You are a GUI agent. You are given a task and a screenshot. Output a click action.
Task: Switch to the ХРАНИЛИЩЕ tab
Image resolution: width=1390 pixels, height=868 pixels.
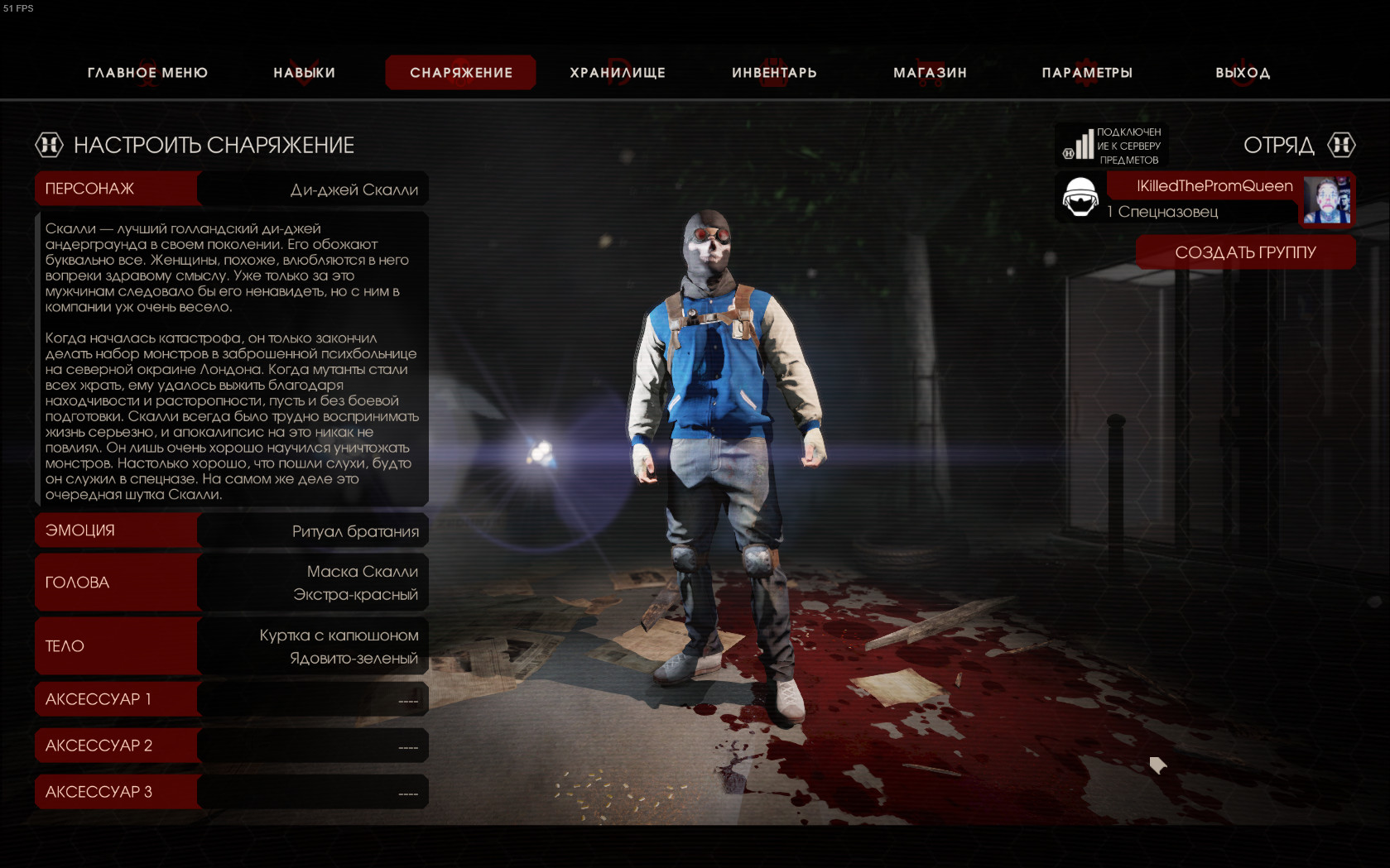pyautogui.click(x=616, y=72)
